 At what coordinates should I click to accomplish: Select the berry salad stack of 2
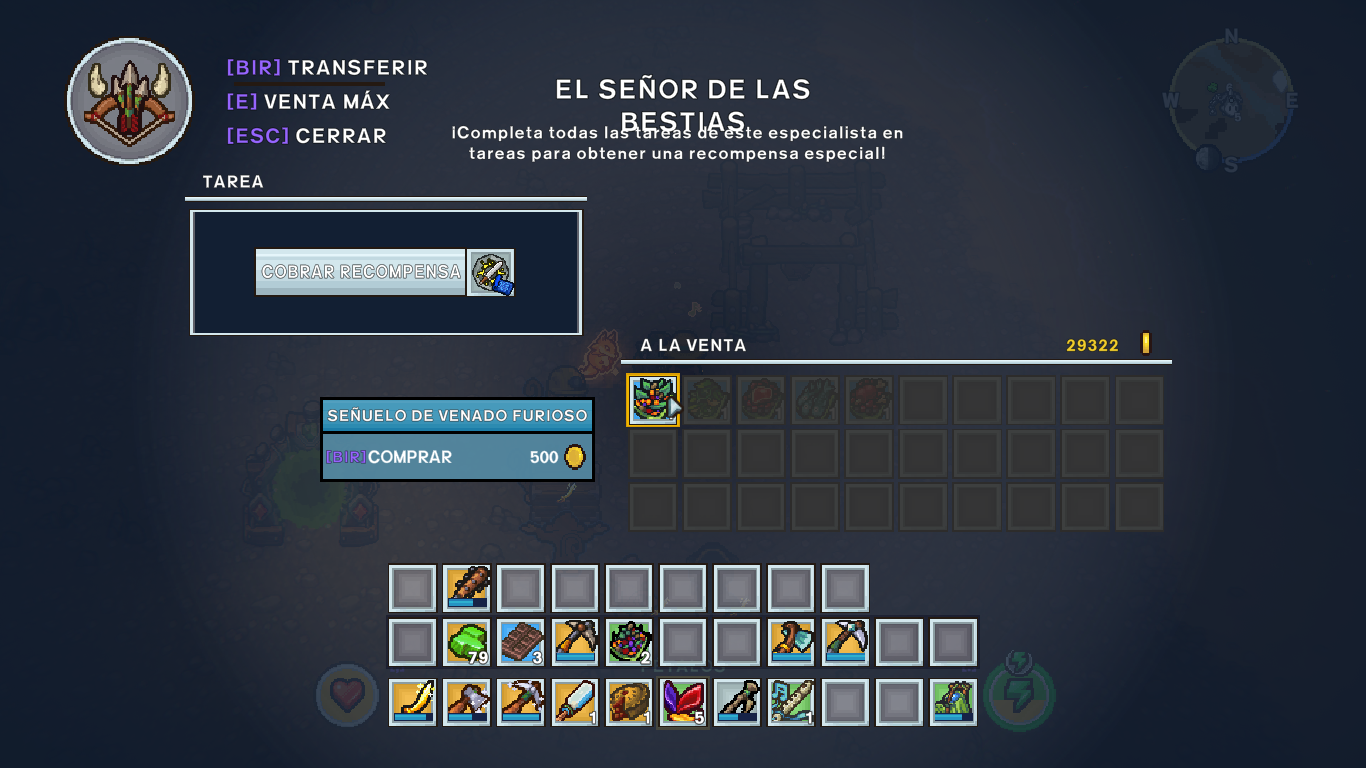[629, 643]
